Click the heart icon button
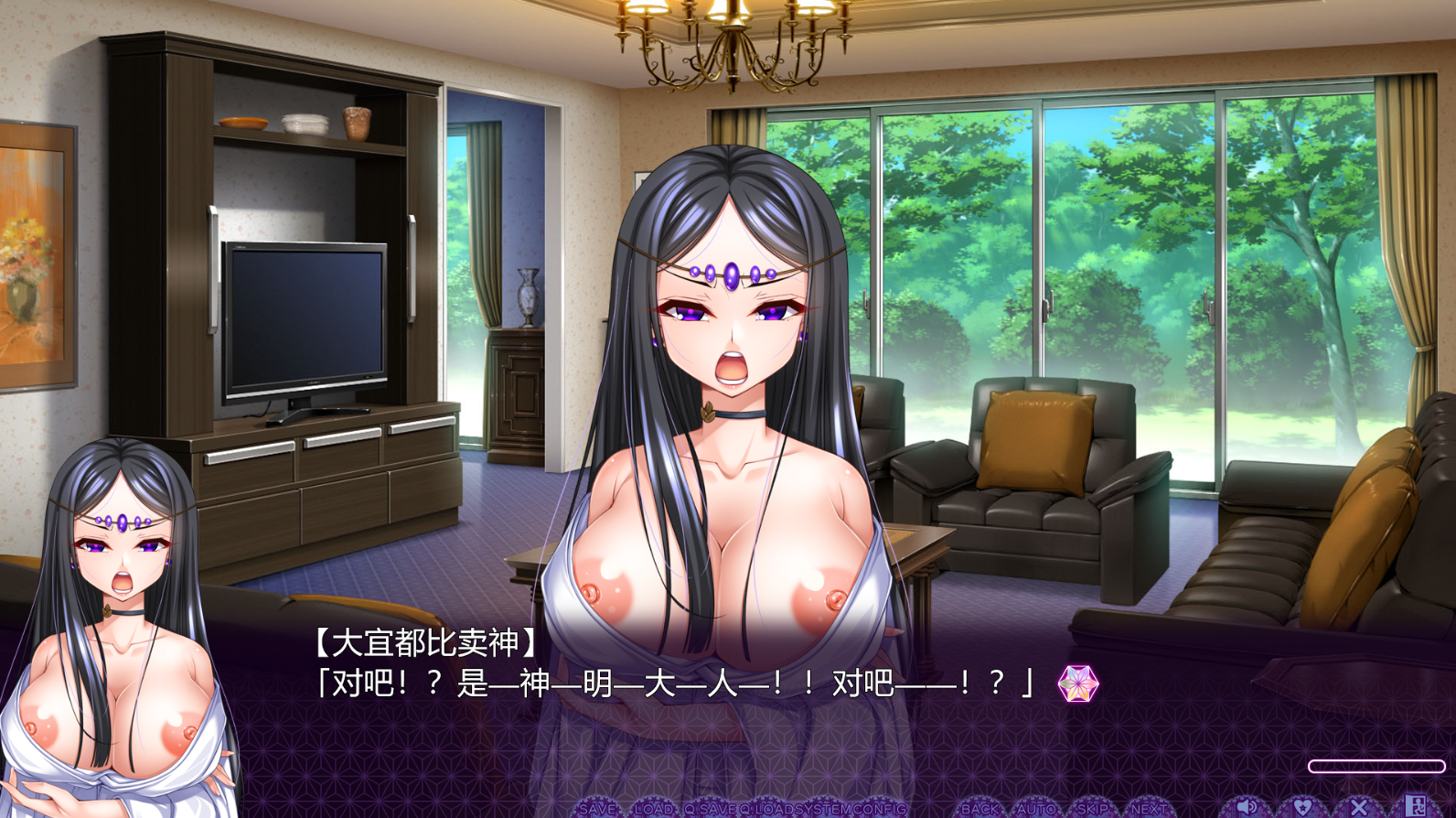1456x818 pixels. point(1301,807)
